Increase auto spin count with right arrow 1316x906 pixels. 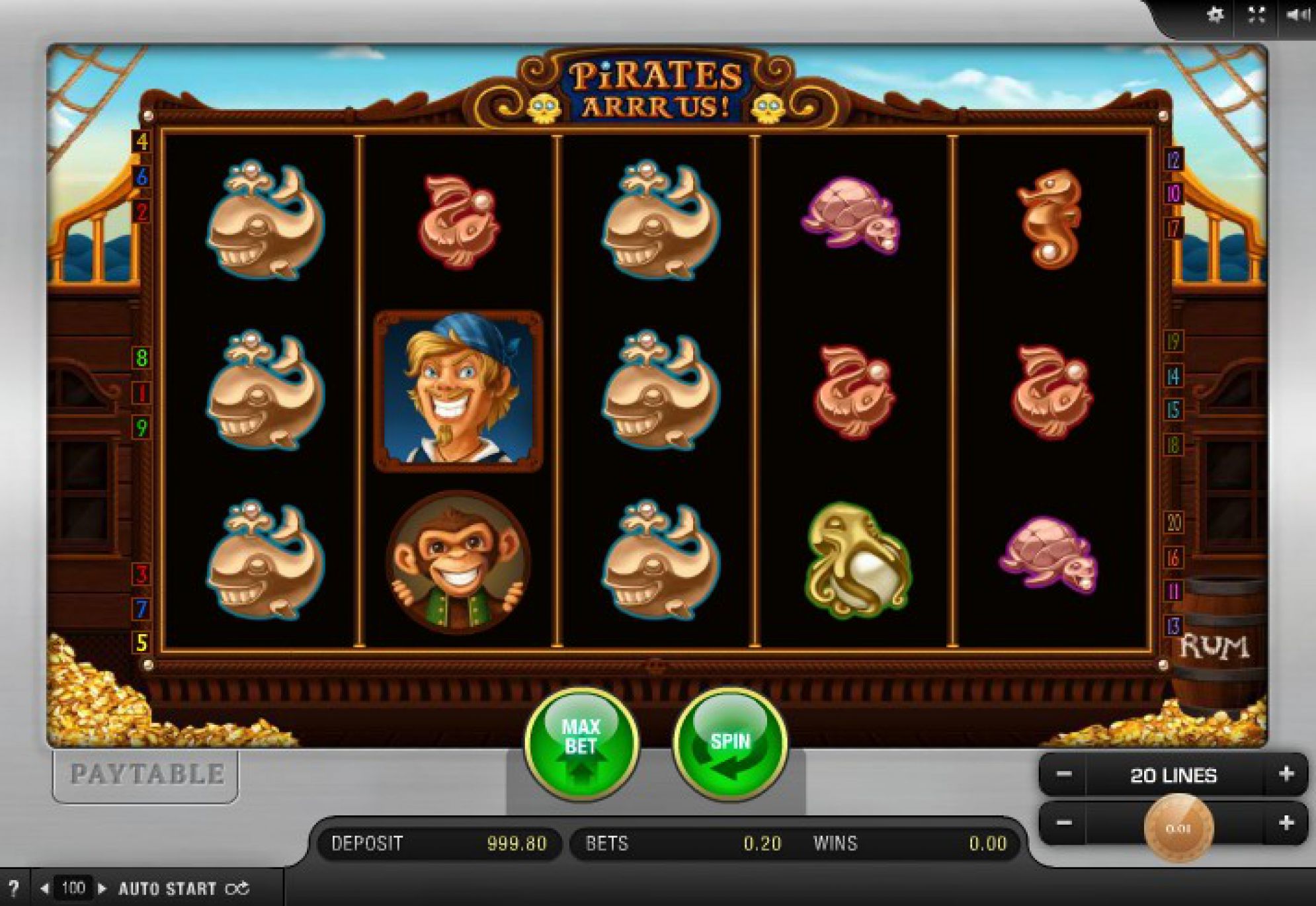(102, 888)
